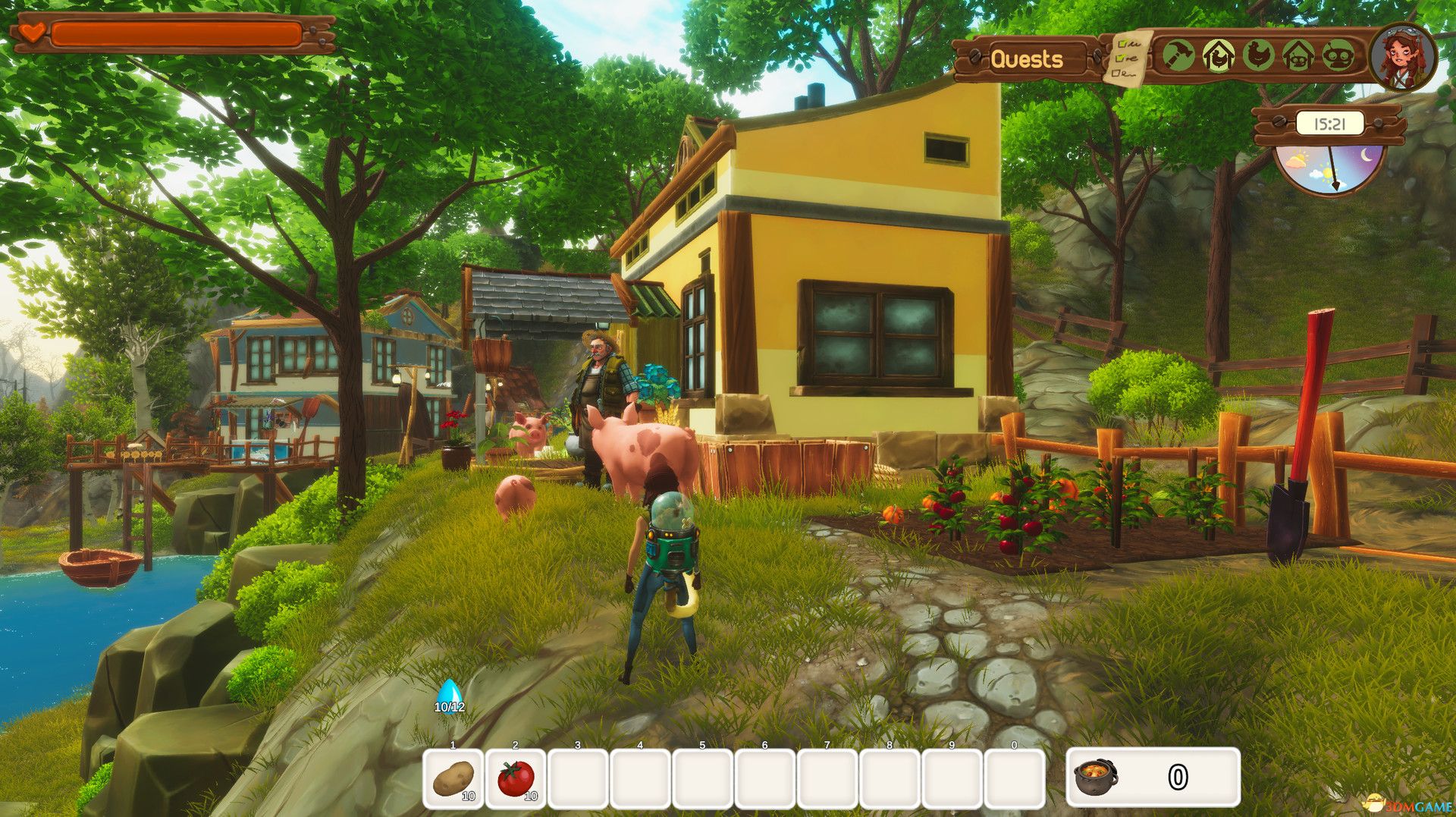Select the tomato hotbar slot
Viewport: 1456px width, 817px height.
[x=516, y=778]
